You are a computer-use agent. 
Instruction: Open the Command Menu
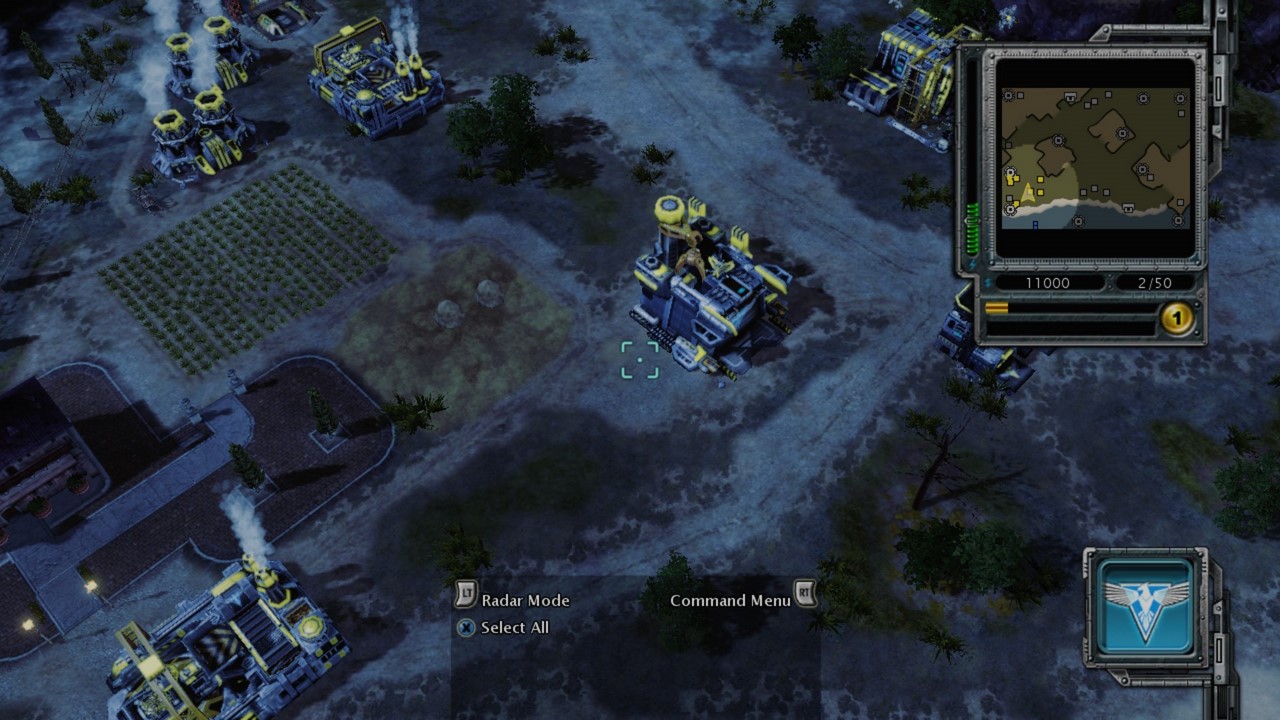733,600
